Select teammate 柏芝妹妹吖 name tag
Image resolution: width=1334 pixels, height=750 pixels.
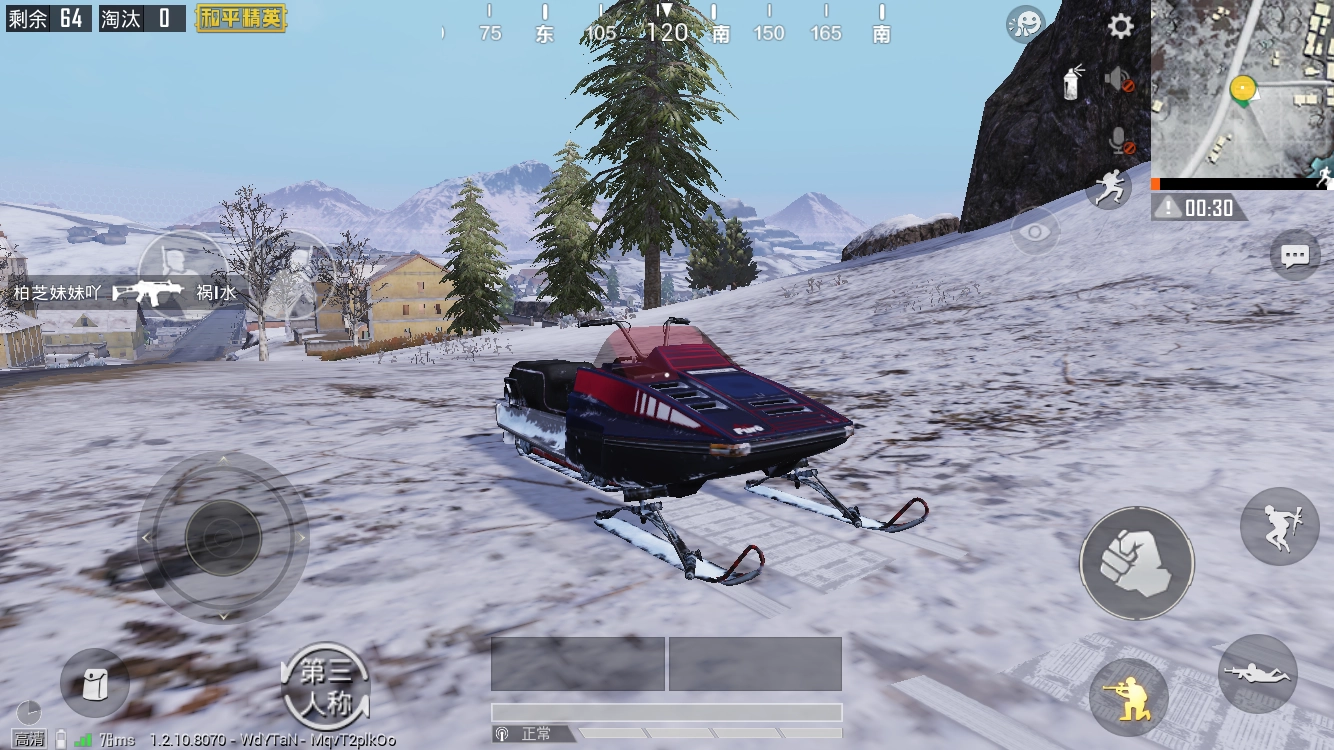pos(58,293)
